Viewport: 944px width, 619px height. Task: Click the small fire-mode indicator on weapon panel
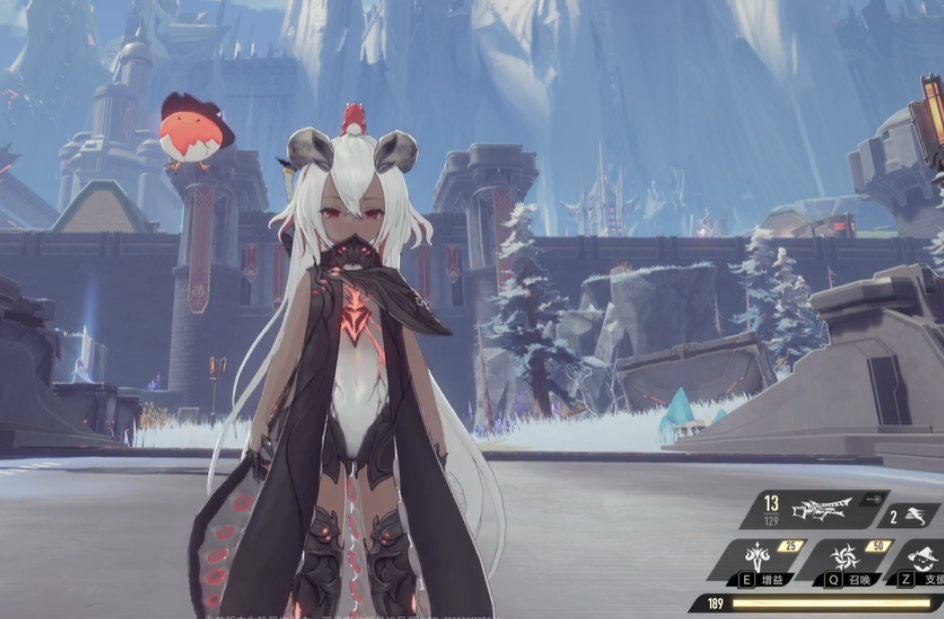tap(874, 497)
